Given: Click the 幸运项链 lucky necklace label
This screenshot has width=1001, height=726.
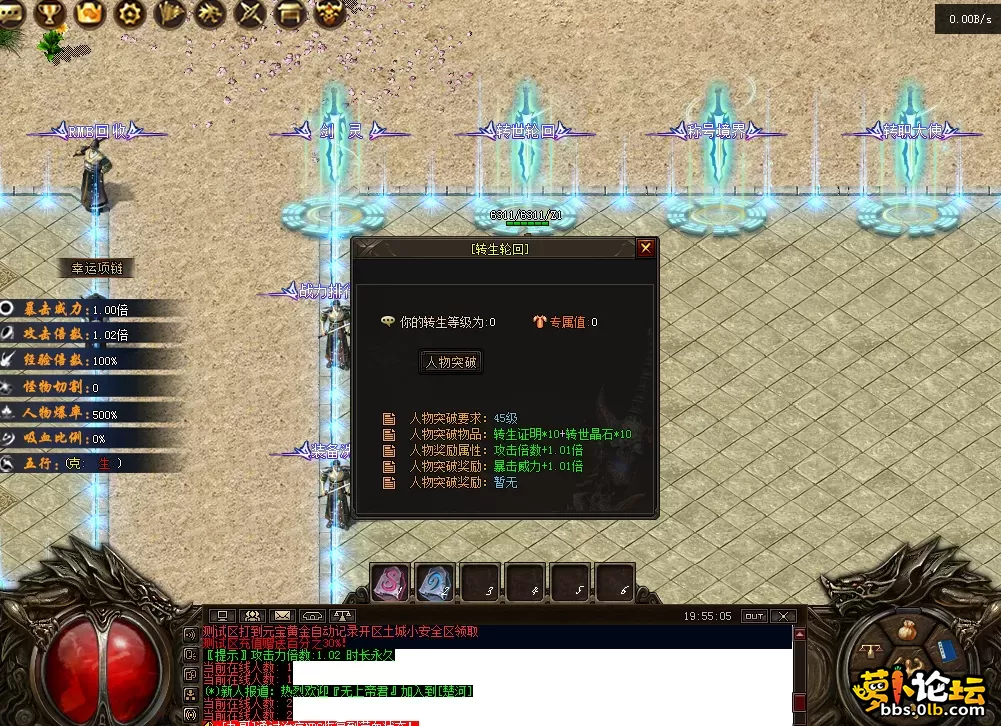Looking at the screenshot, I should (x=97, y=268).
